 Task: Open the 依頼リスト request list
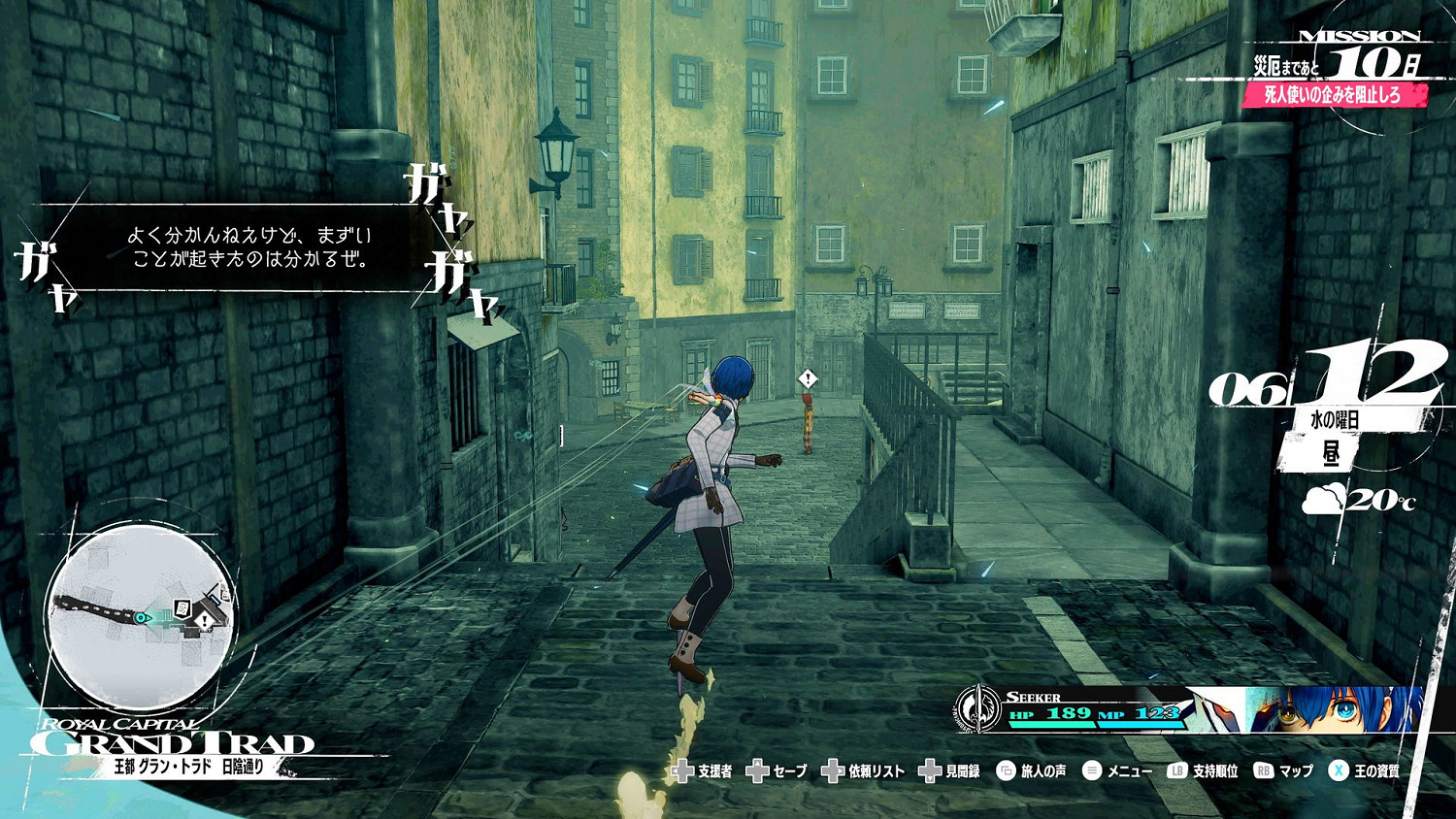pyautogui.click(x=864, y=771)
